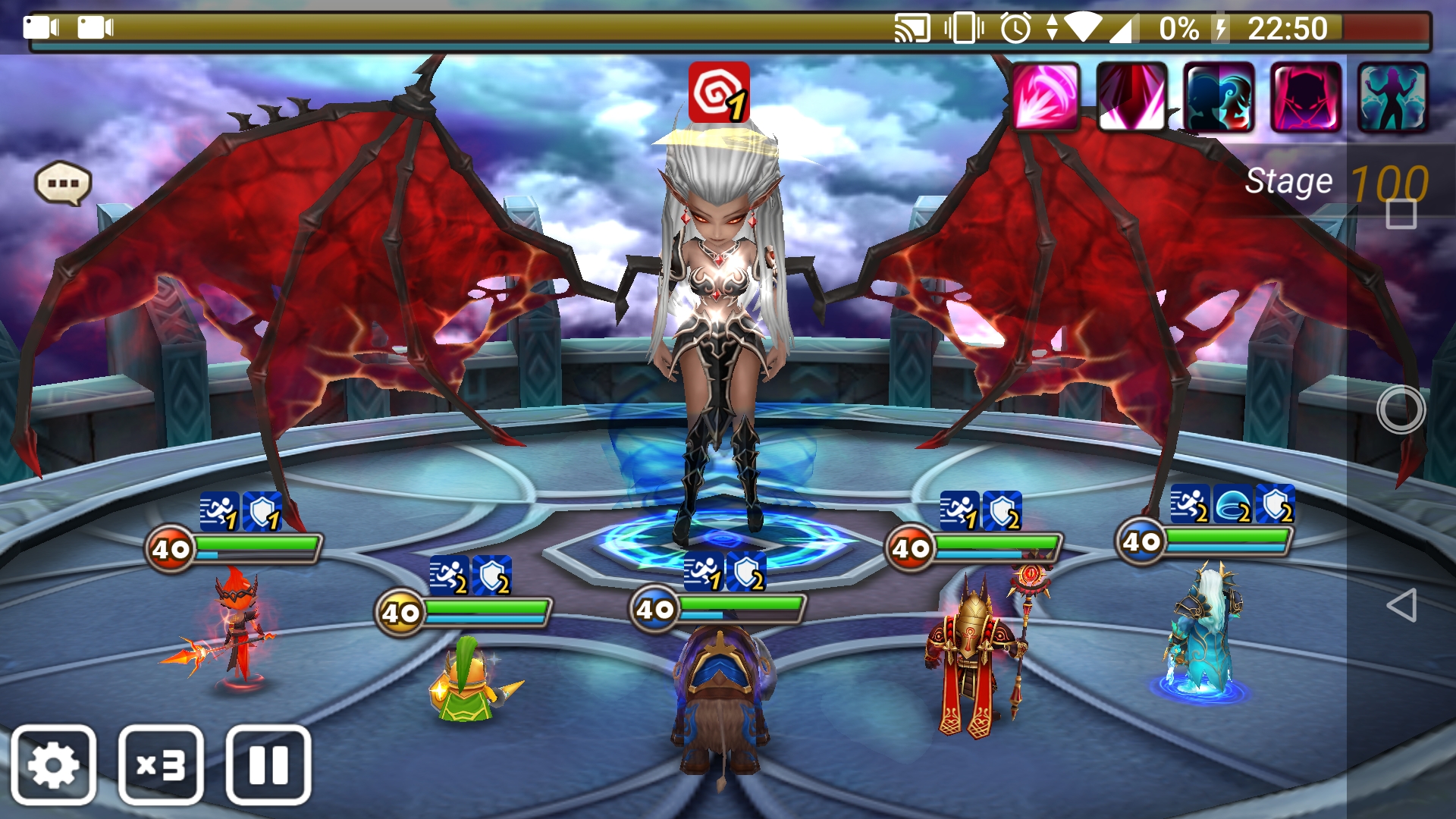Image resolution: width=1456 pixels, height=819 pixels.
Task: Open the gear settings menu
Action: point(53,765)
